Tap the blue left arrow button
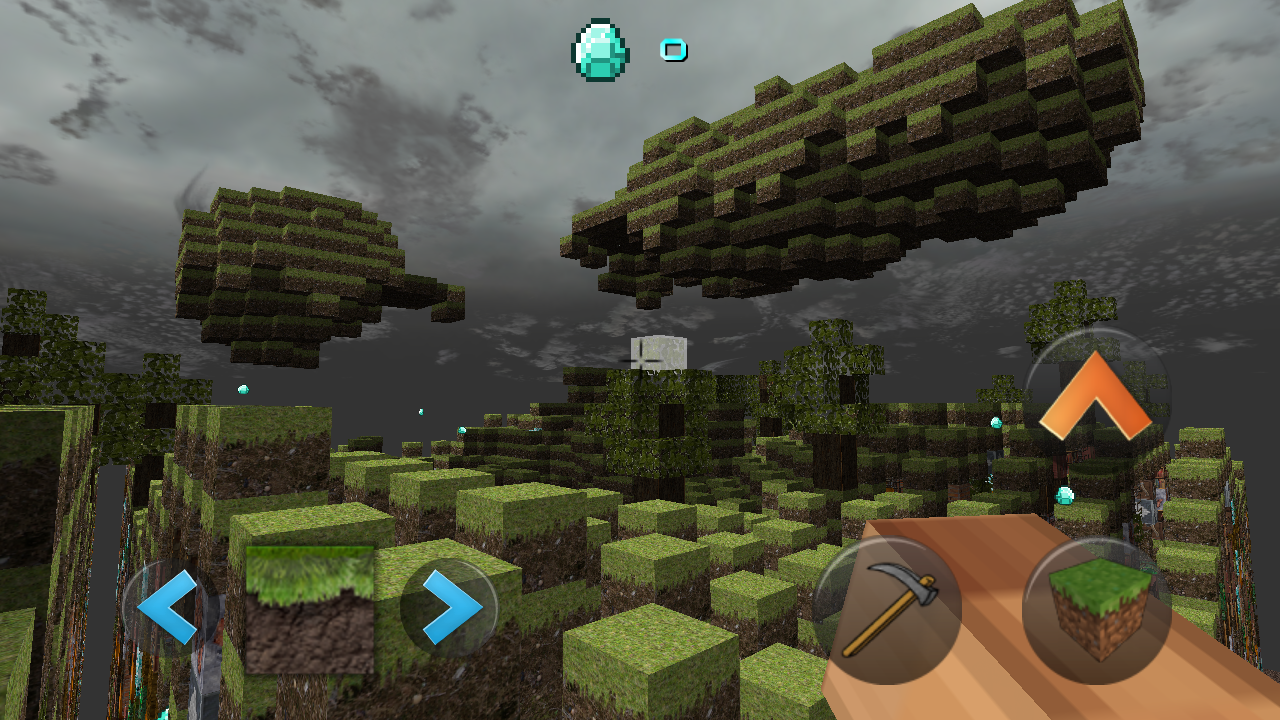 [167, 608]
